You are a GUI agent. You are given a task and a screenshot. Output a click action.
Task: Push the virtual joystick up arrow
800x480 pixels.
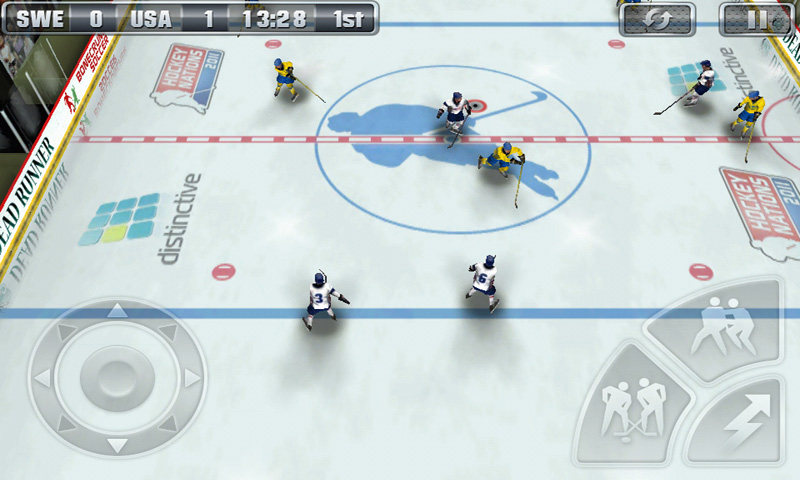(x=118, y=311)
